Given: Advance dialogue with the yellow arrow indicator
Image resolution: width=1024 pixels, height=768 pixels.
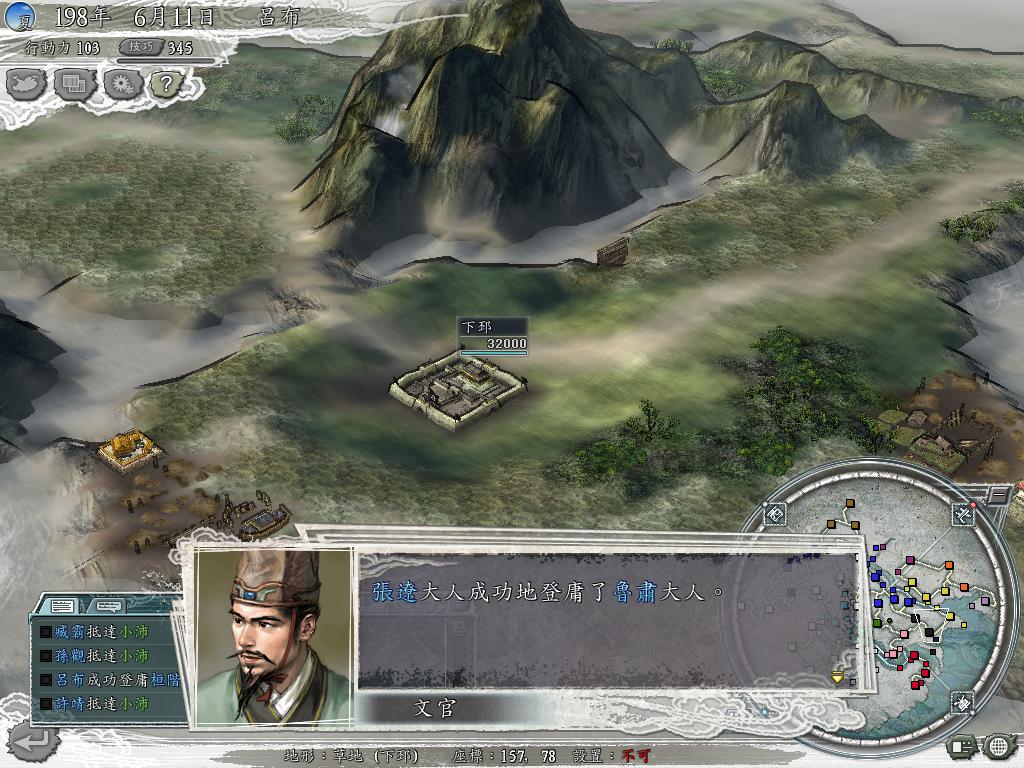Looking at the screenshot, I should (x=838, y=677).
